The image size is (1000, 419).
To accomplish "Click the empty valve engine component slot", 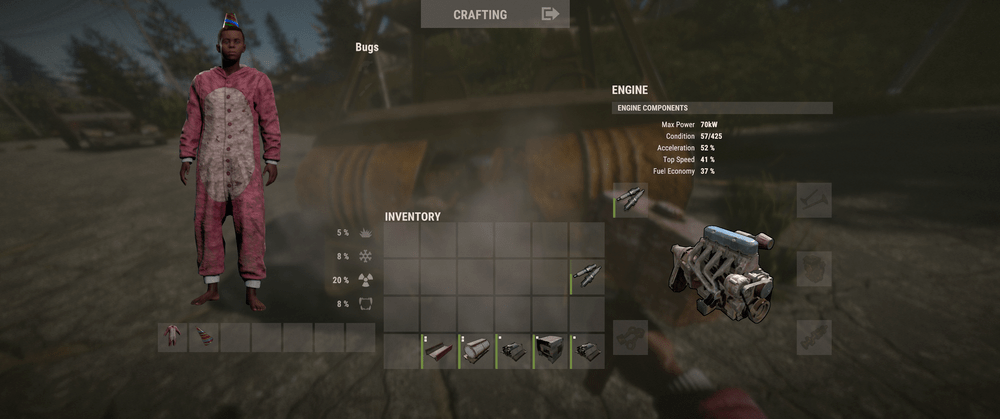I will (x=814, y=200).
